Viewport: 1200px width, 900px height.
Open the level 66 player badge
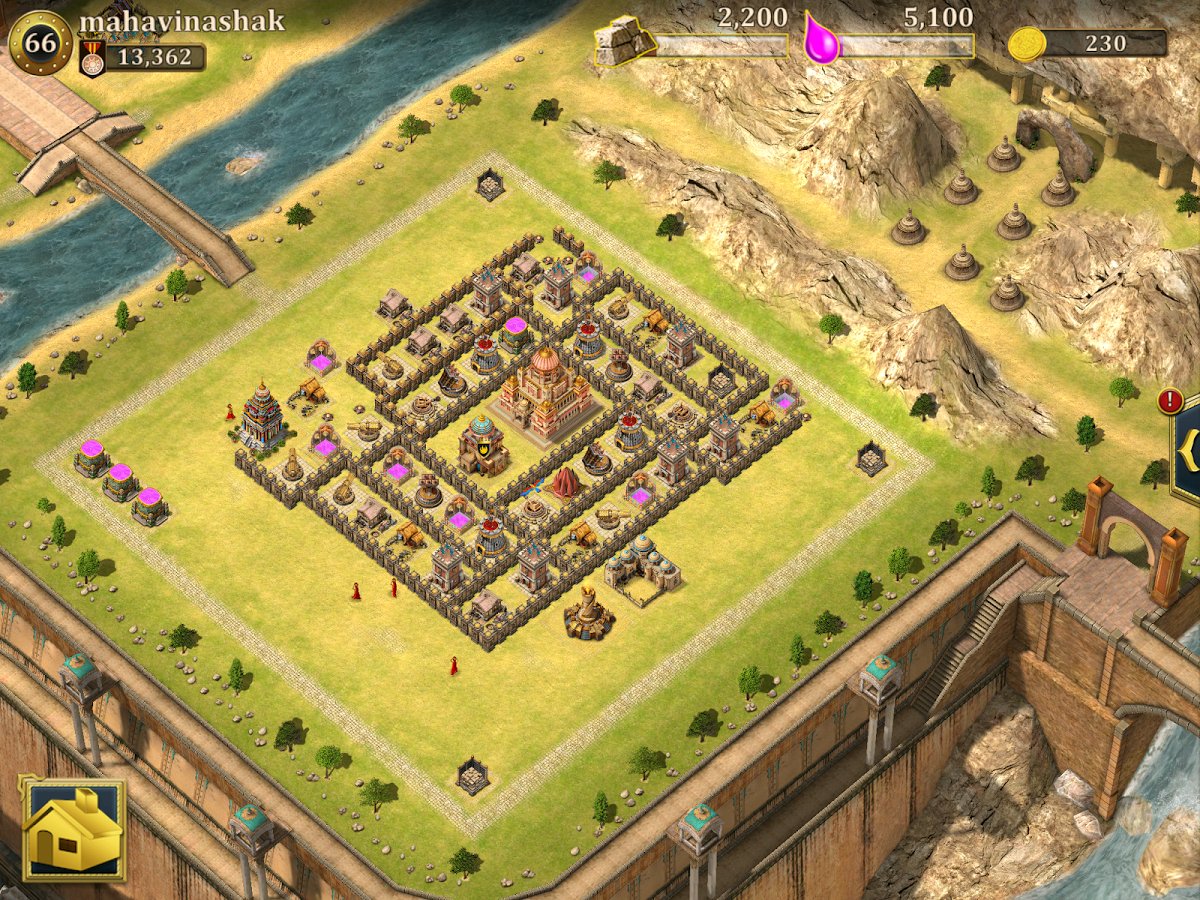pyautogui.click(x=40, y=43)
